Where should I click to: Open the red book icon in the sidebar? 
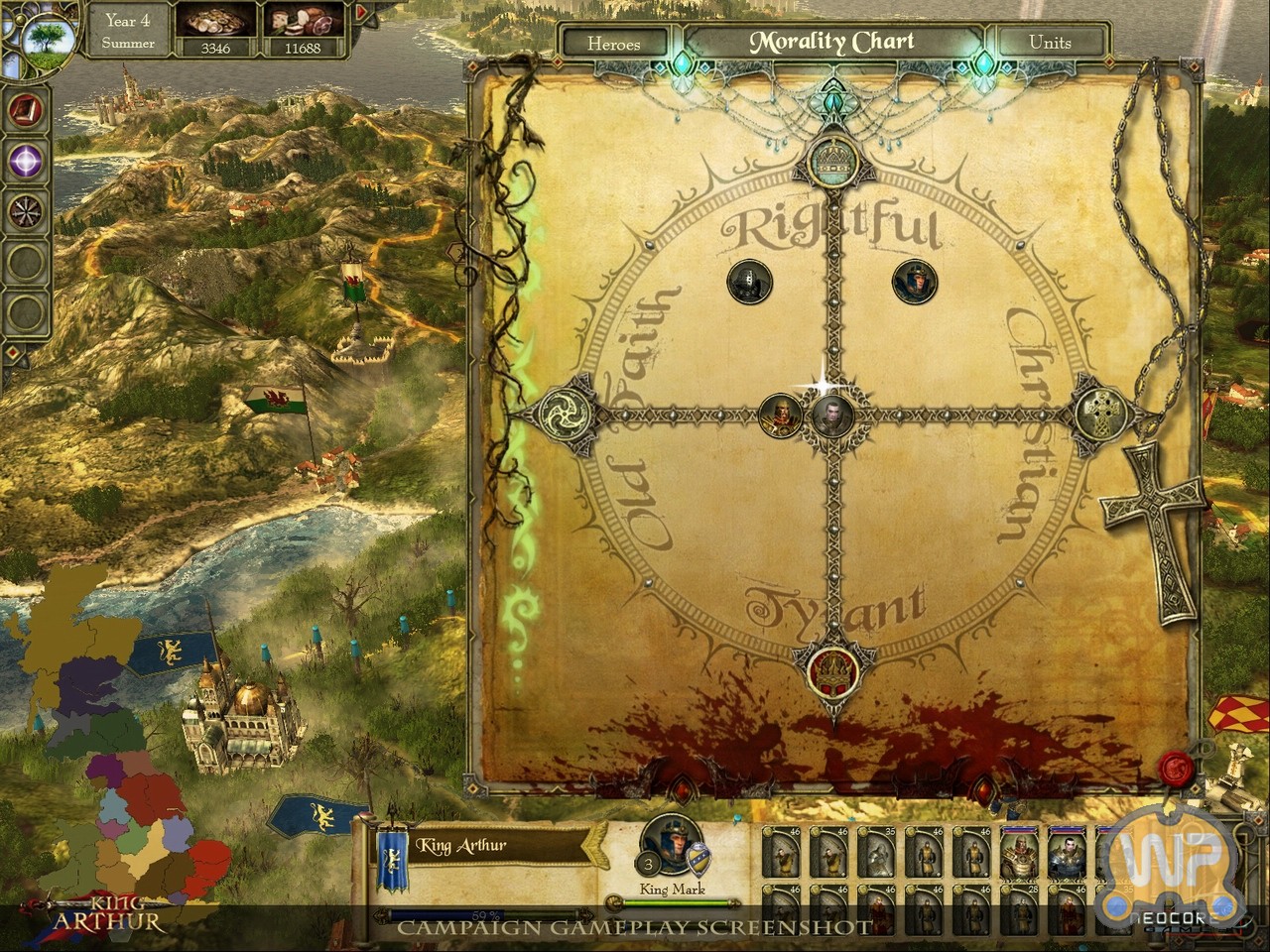25,109
